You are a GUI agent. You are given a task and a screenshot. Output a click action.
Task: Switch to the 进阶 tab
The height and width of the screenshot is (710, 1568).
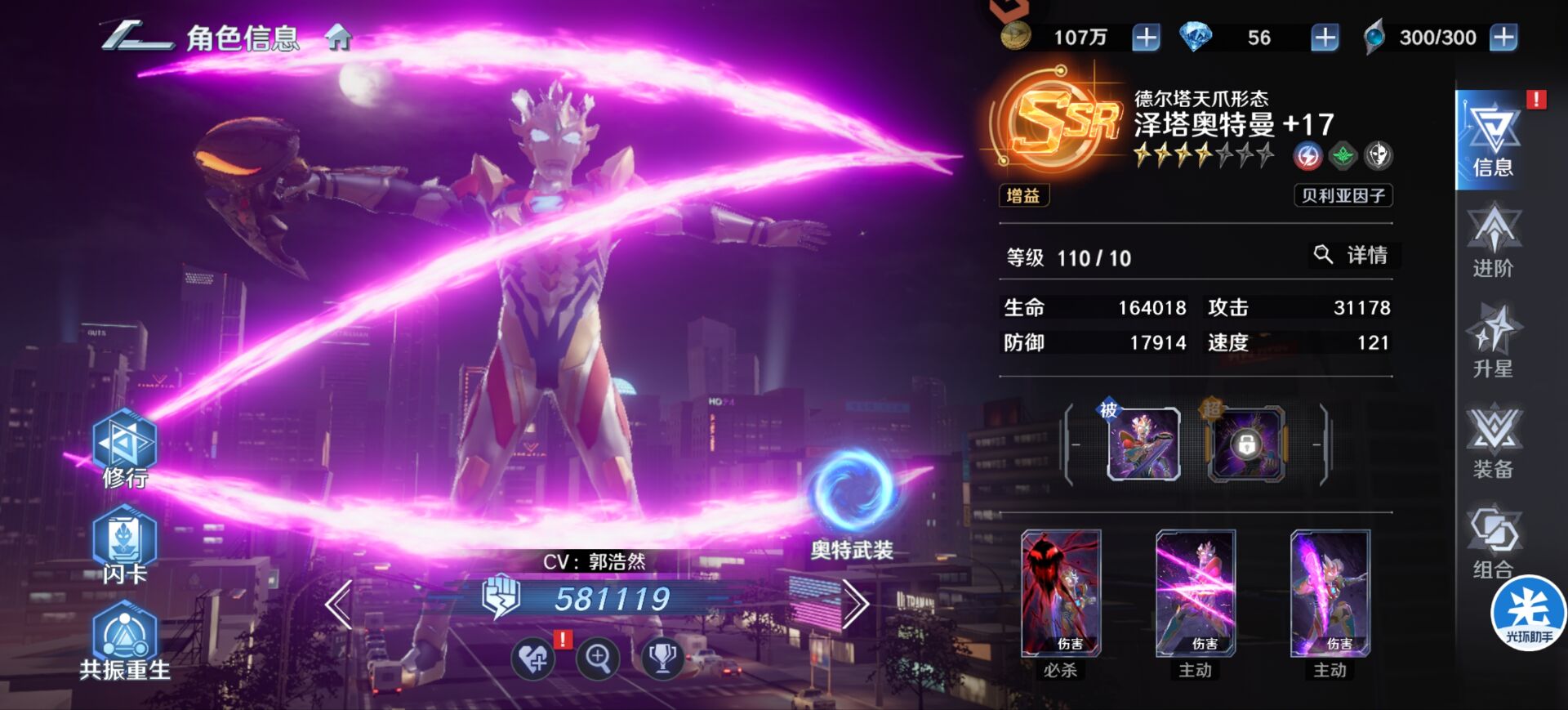[1493, 242]
